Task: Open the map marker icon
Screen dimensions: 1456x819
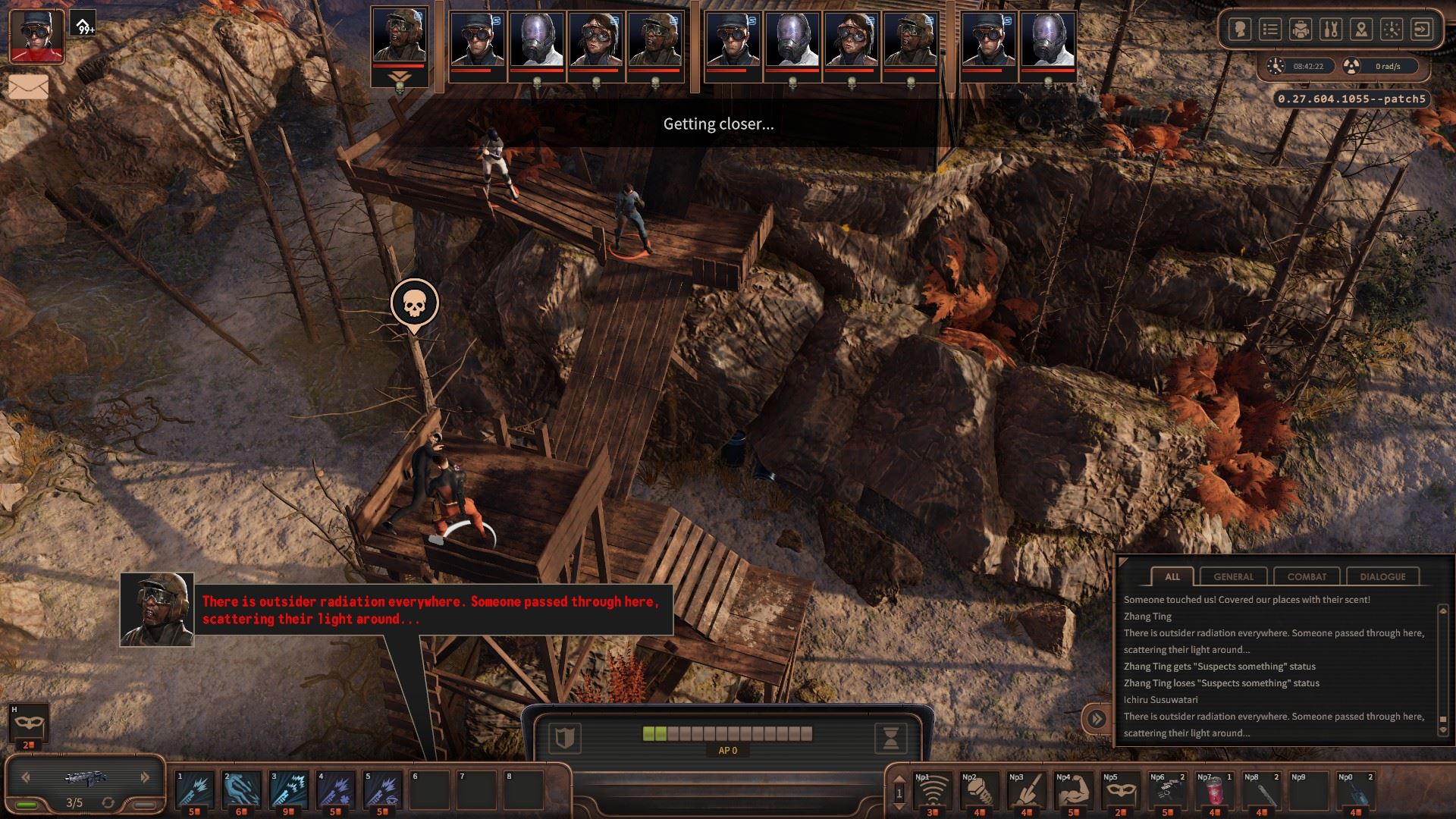Action: point(1361,30)
